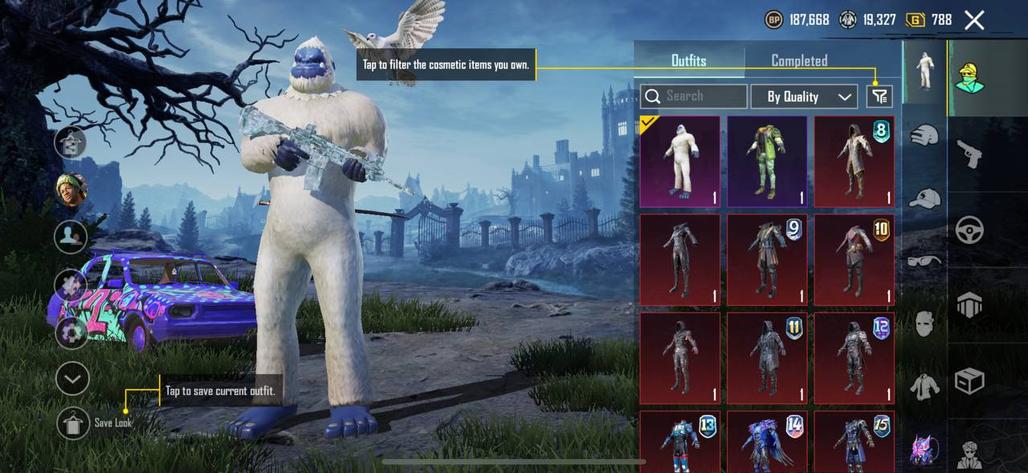Image resolution: width=1028 pixels, height=473 pixels.
Task: Select the outfit with the level 13 badge
Action: [680, 441]
